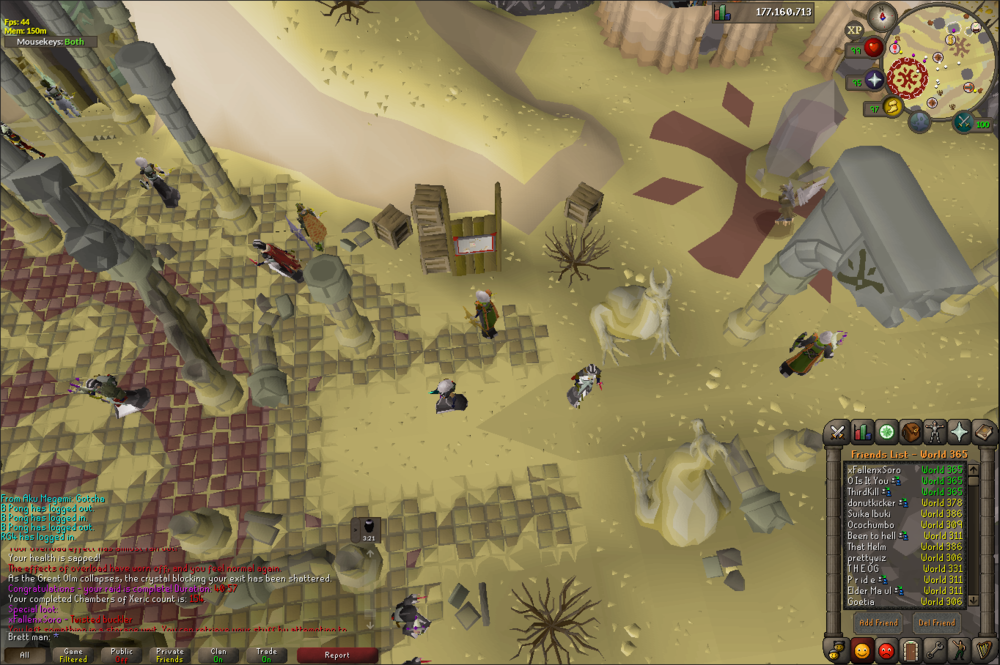Click the Report button in chat

tap(337, 655)
